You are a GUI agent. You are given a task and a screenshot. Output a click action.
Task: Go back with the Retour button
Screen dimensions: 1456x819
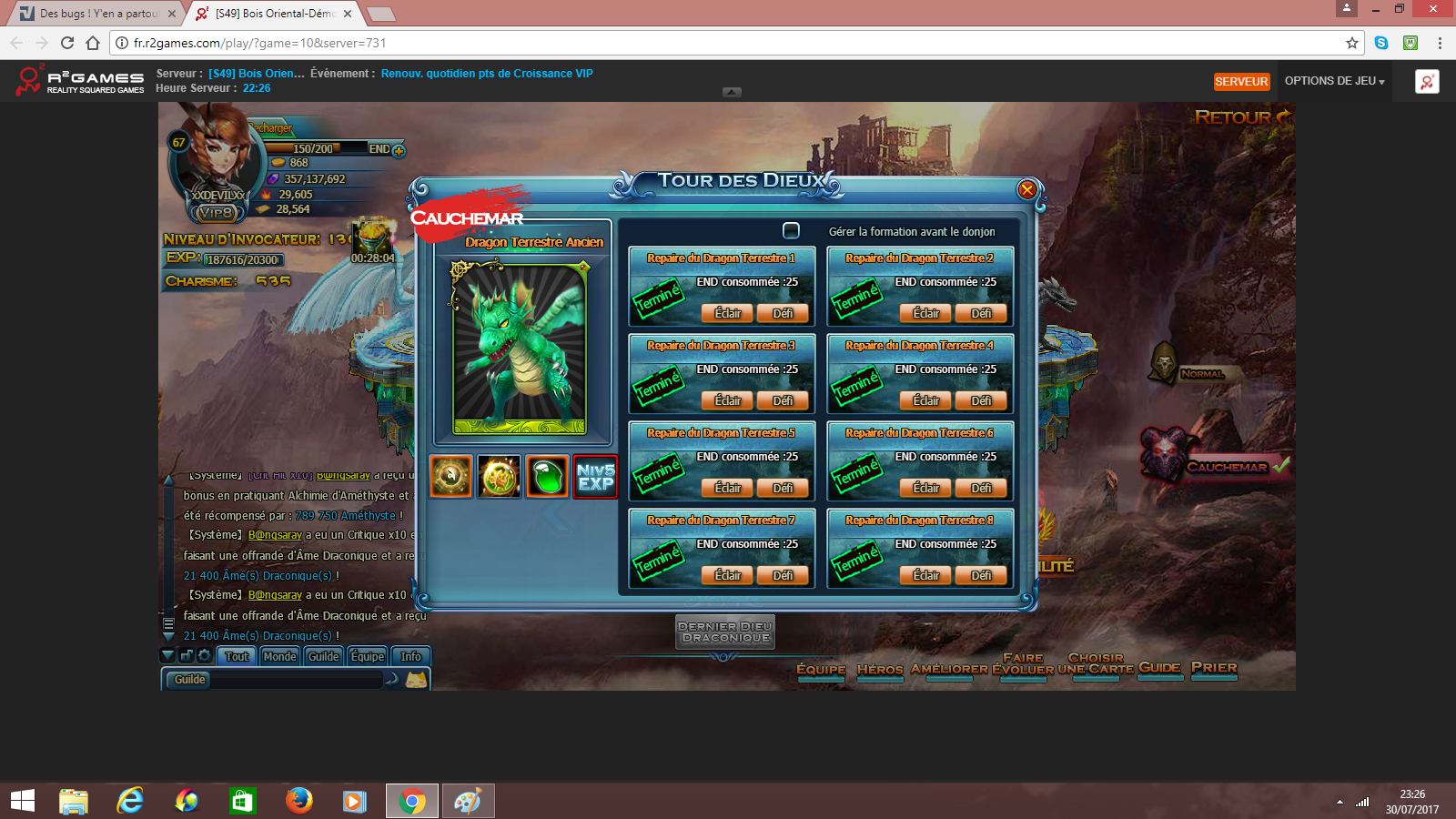click(x=1240, y=117)
